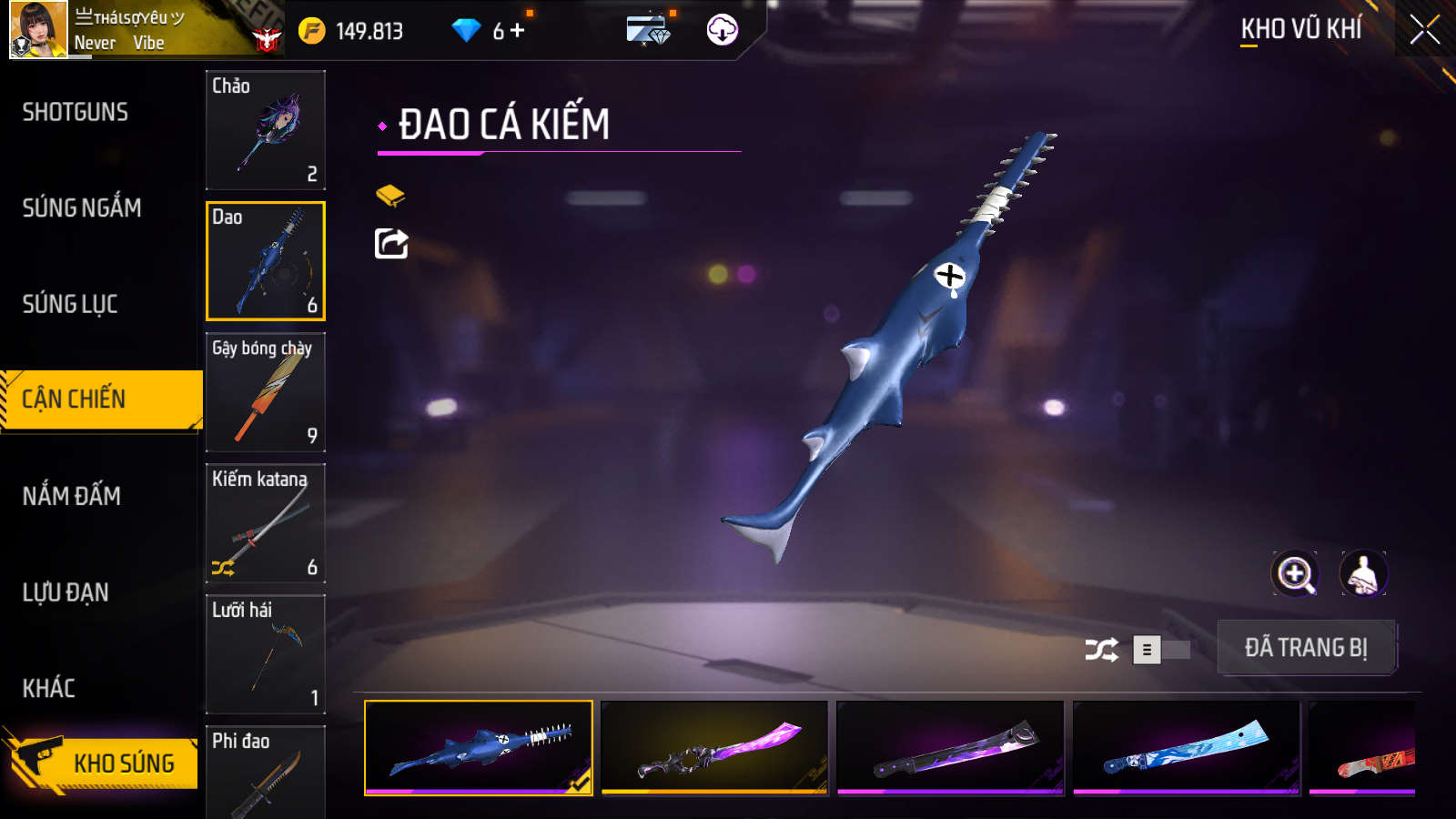Select the Gậy bóng chày weapon tile
The width and height of the screenshot is (1456, 819).
pyautogui.click(x=266, y=392)
